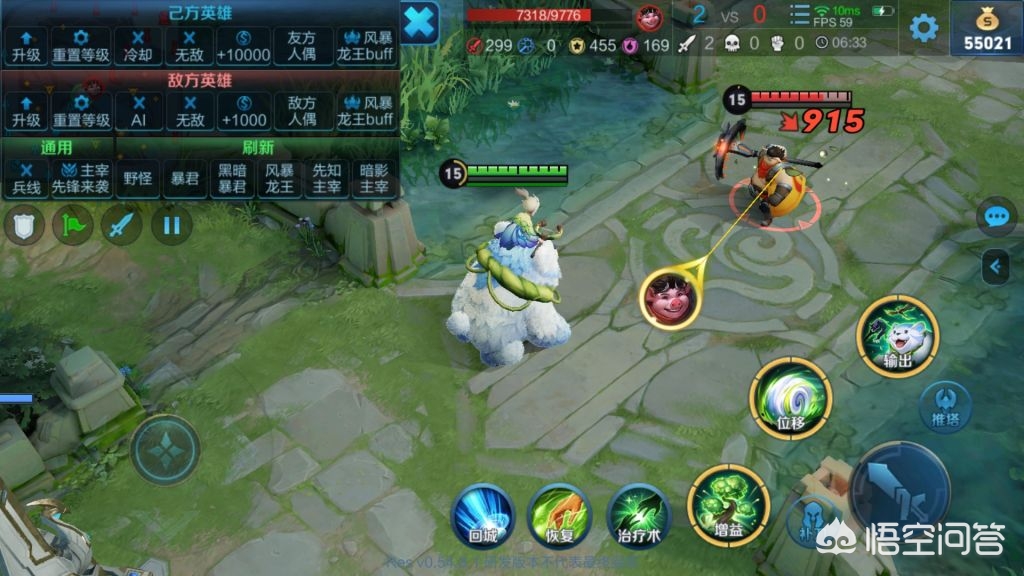The width and height of the screenshot is (1024, 576).
Task: Close the training tools panel with the X
Action: tap(421, 20)
